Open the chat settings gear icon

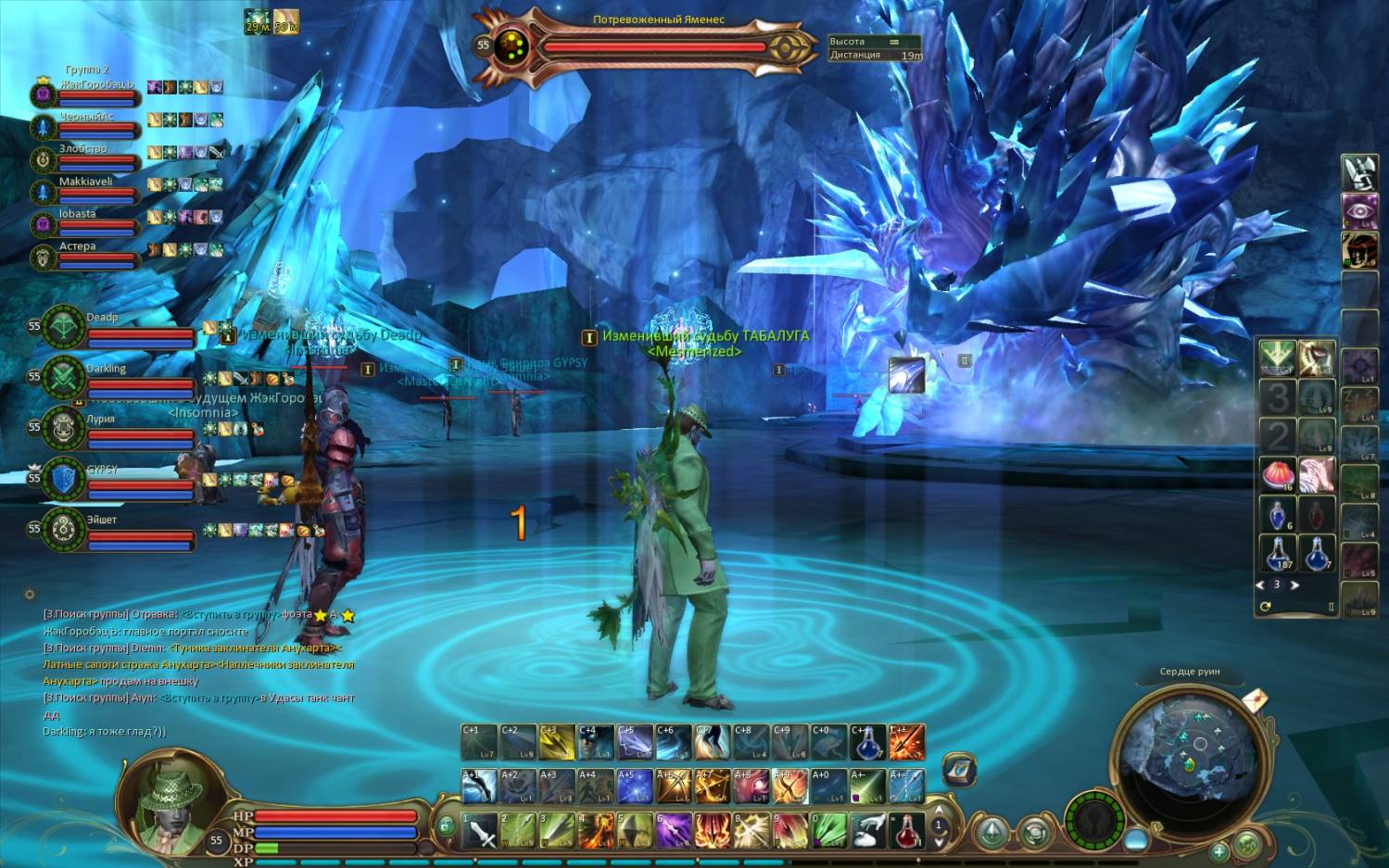[x=30, y=594]
